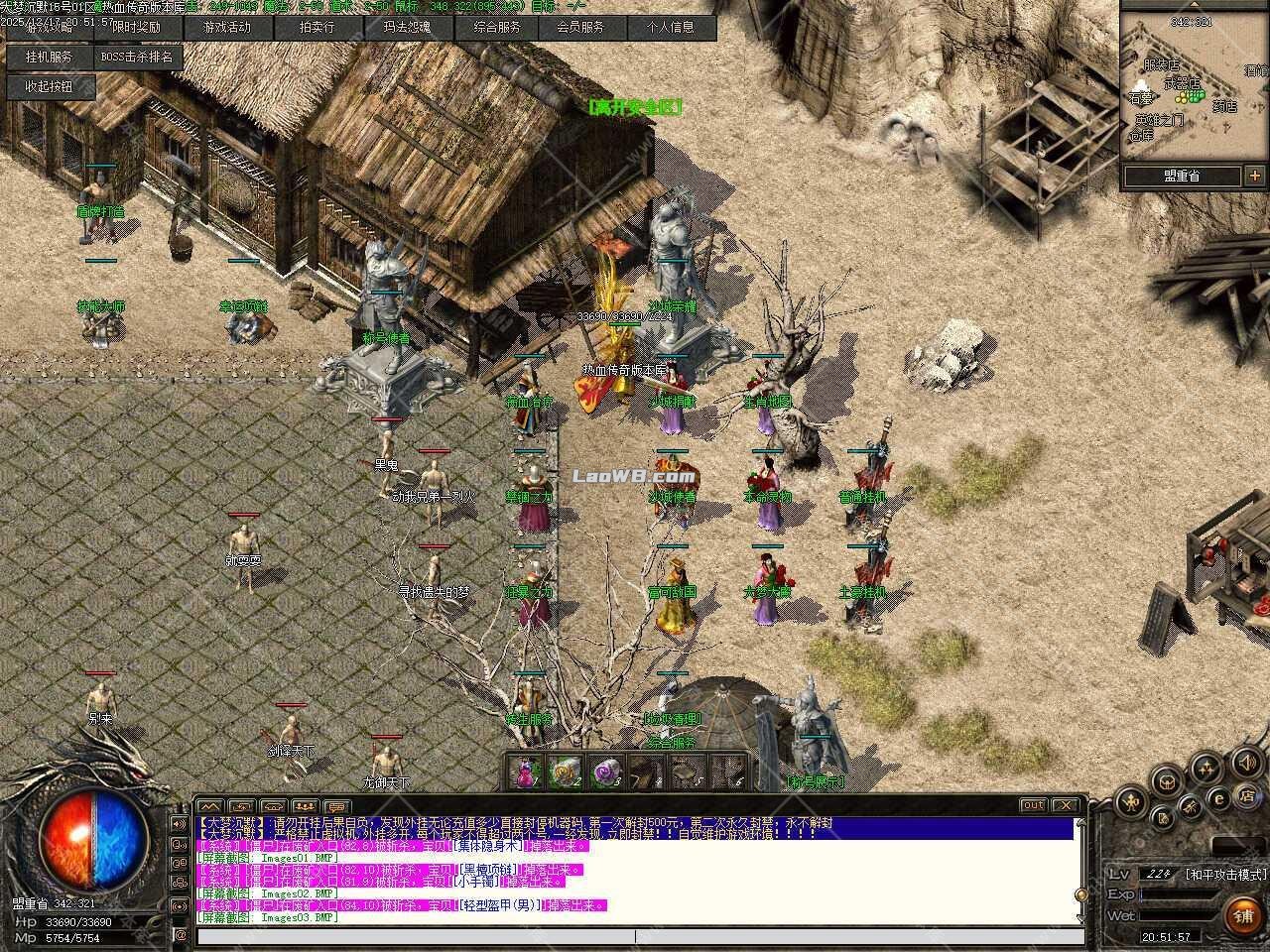Open the bag icon above the status panel

click(x=1163, y=817)
